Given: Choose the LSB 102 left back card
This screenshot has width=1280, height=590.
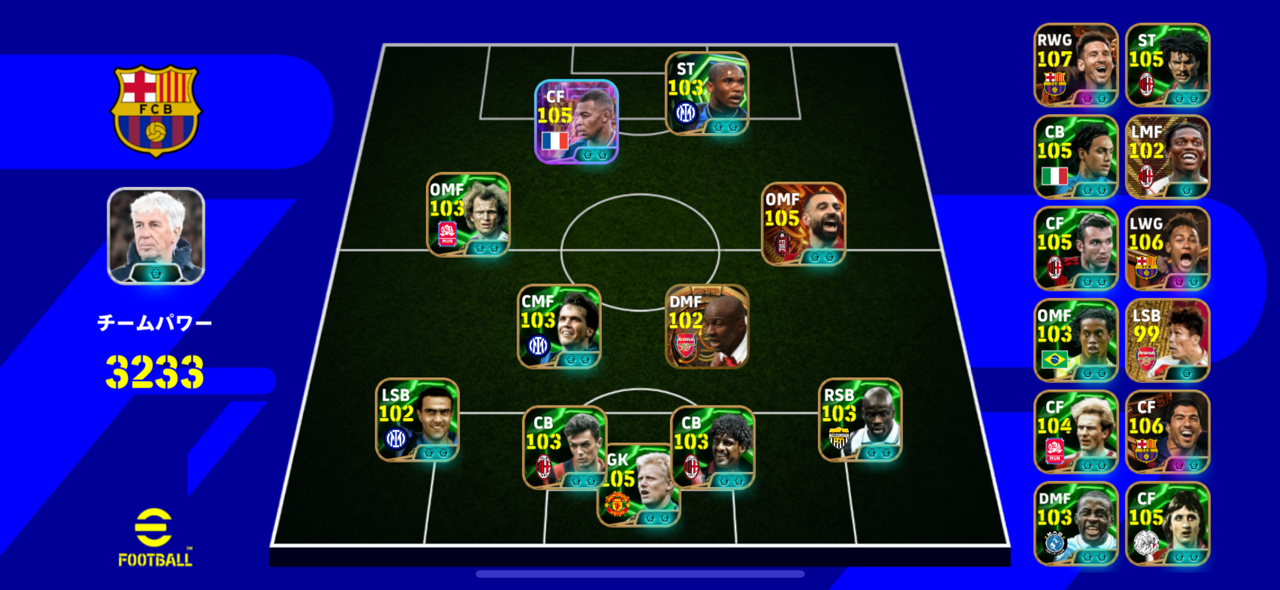Looking at the screenshot, I should click(417, 419).
